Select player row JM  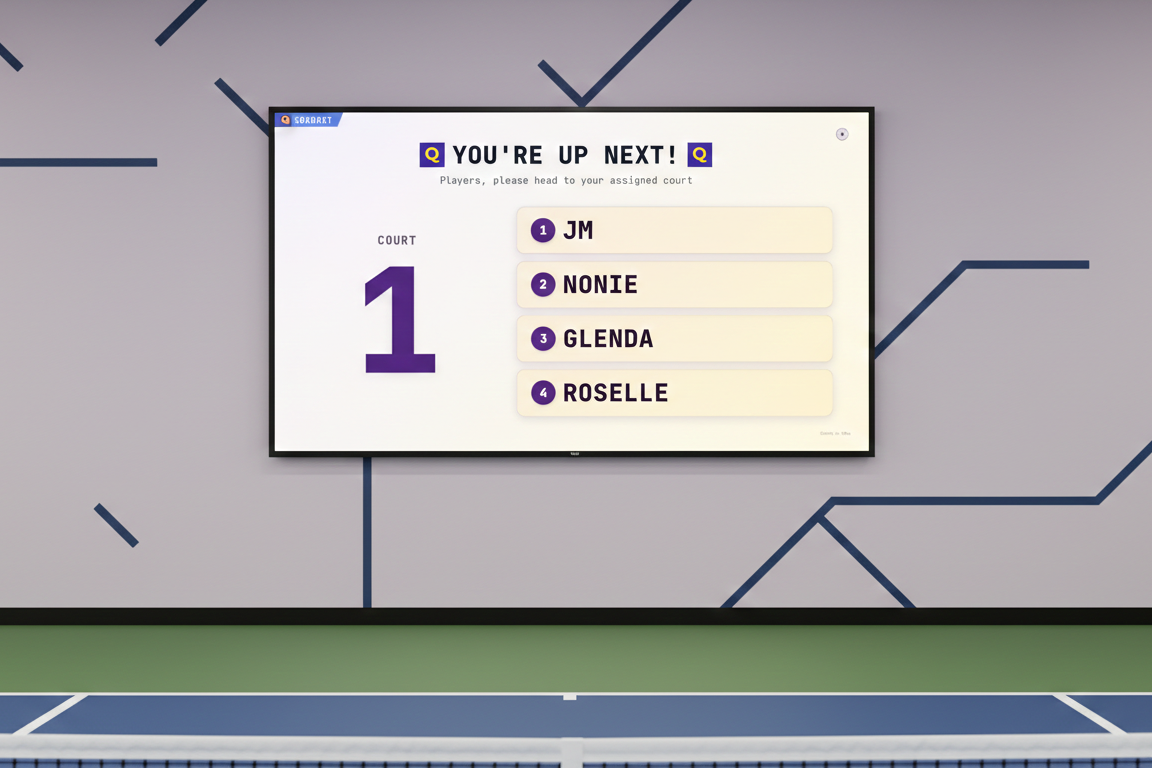pos(674,231)
